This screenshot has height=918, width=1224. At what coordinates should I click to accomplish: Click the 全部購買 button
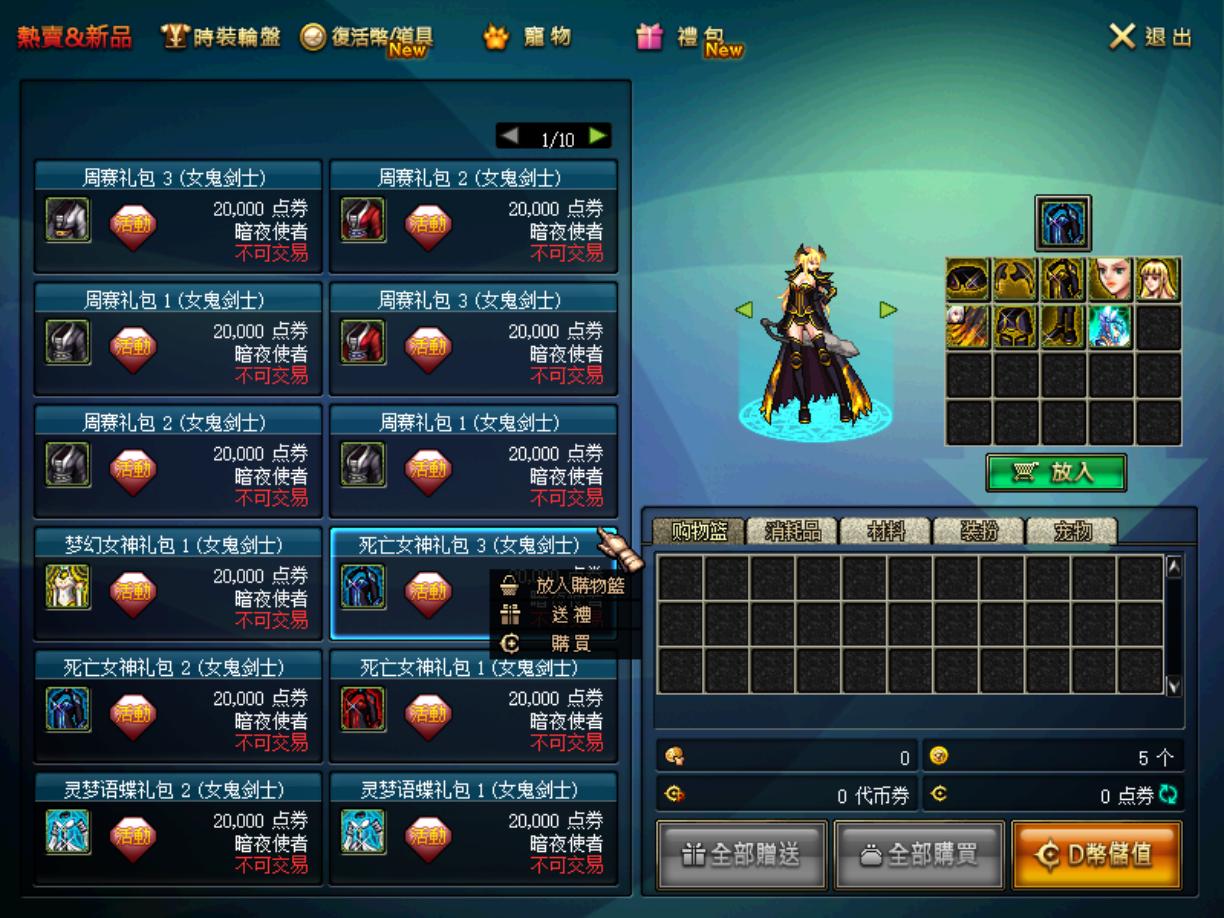918,854
